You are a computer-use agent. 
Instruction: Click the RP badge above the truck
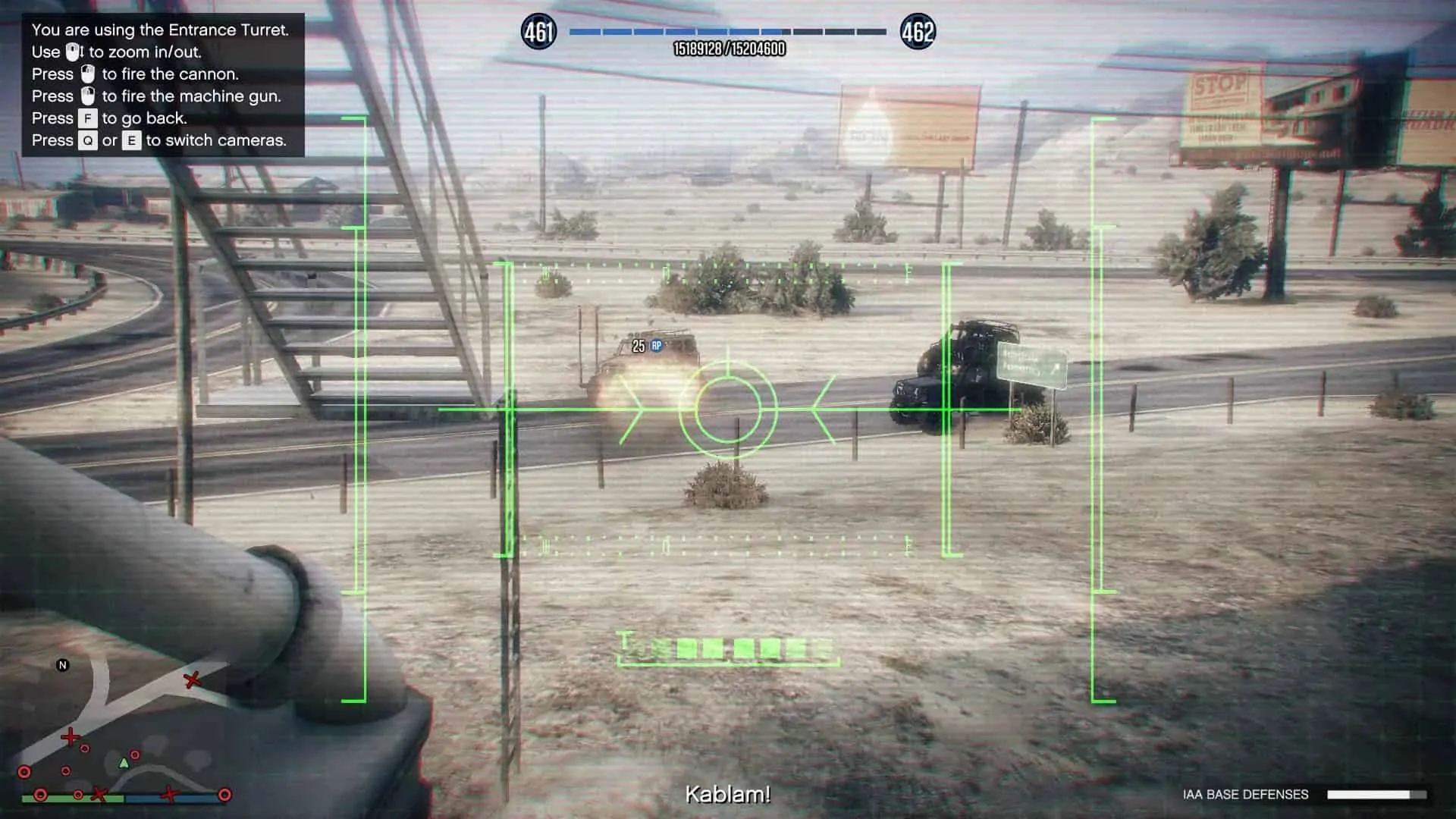click(655, 345)
